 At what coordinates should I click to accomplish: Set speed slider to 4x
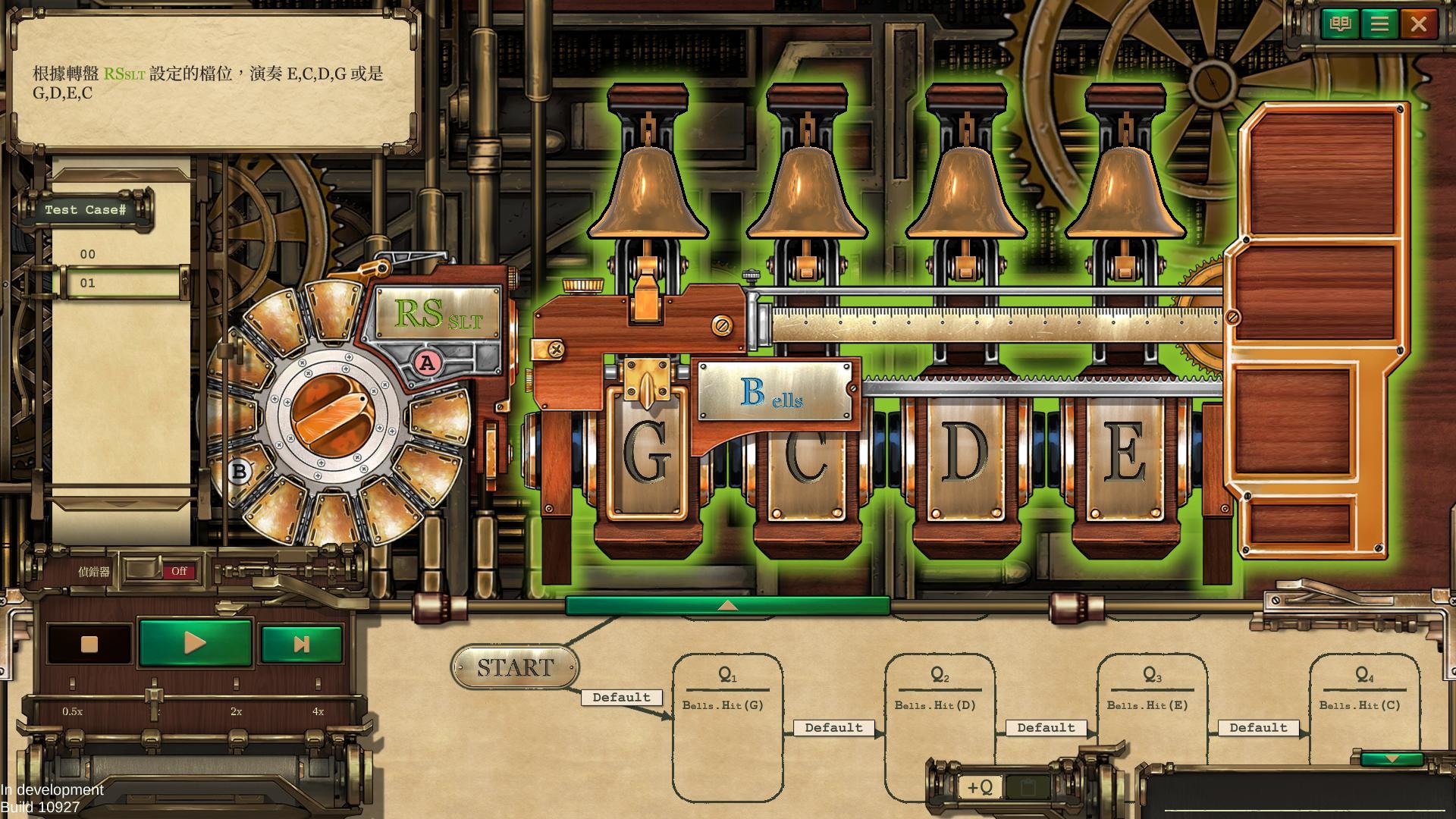click(318, 686)
